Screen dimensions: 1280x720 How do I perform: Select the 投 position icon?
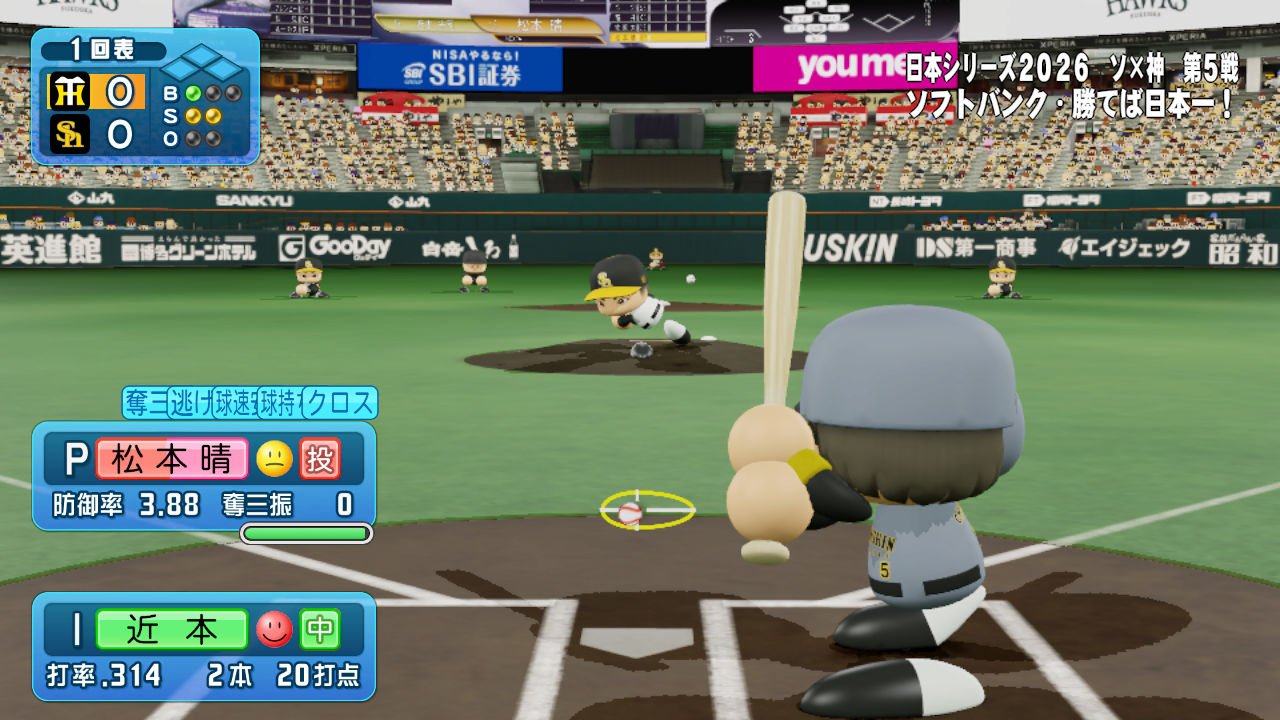point(321,459)
